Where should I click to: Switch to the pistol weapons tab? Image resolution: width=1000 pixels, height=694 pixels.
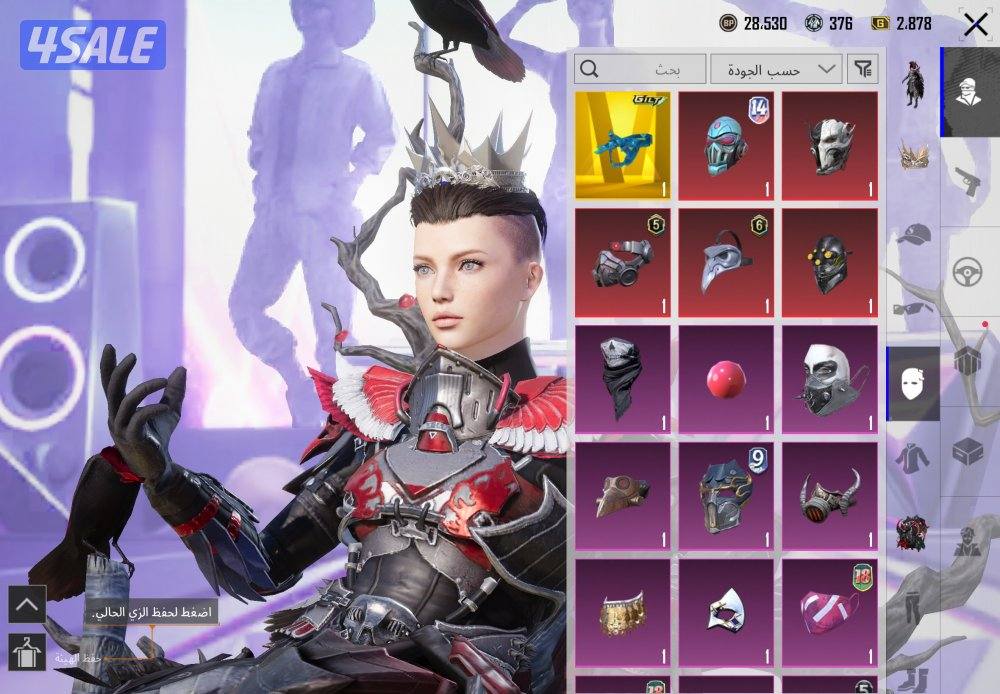click(965, 180)
